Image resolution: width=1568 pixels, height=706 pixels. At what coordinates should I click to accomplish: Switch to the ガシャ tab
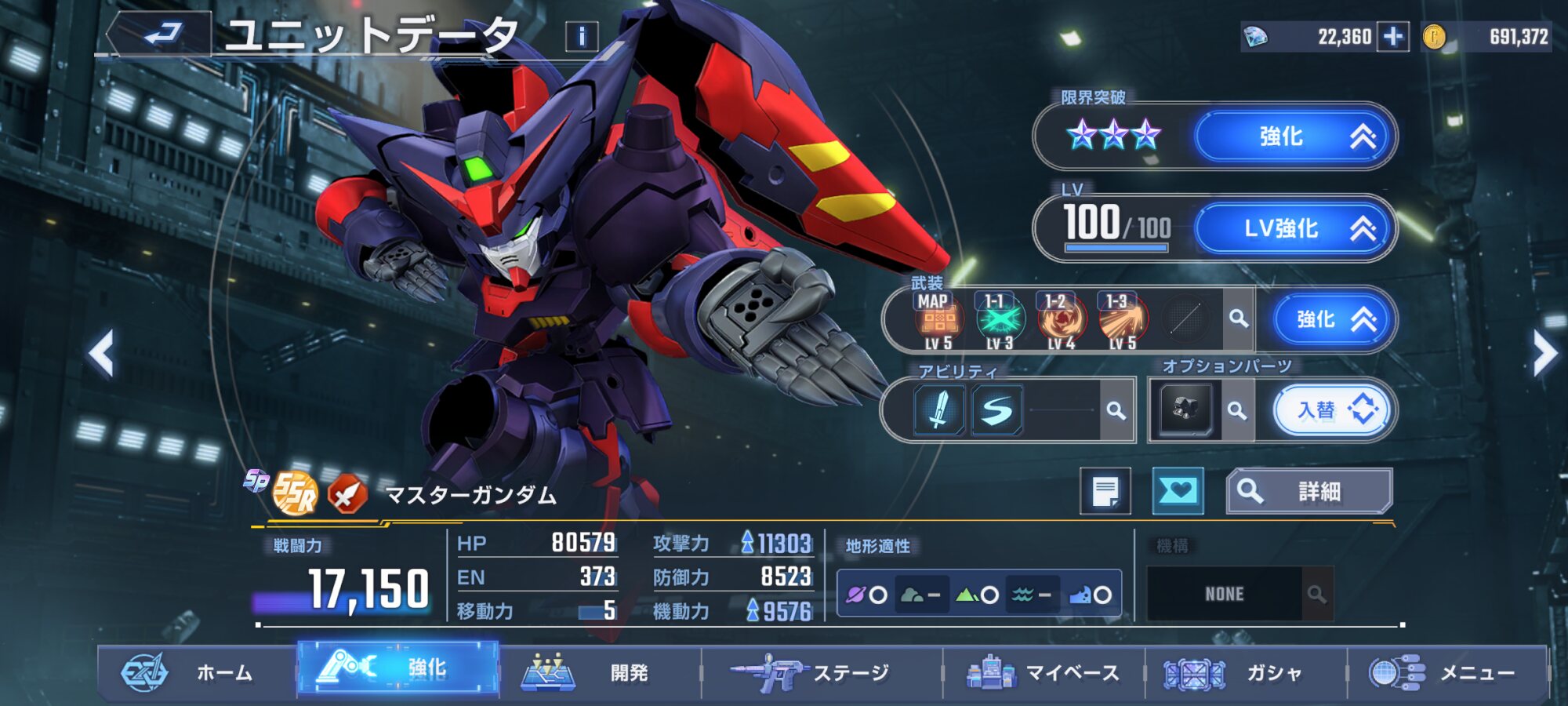pyautogui.click(x=1247, y=672)
